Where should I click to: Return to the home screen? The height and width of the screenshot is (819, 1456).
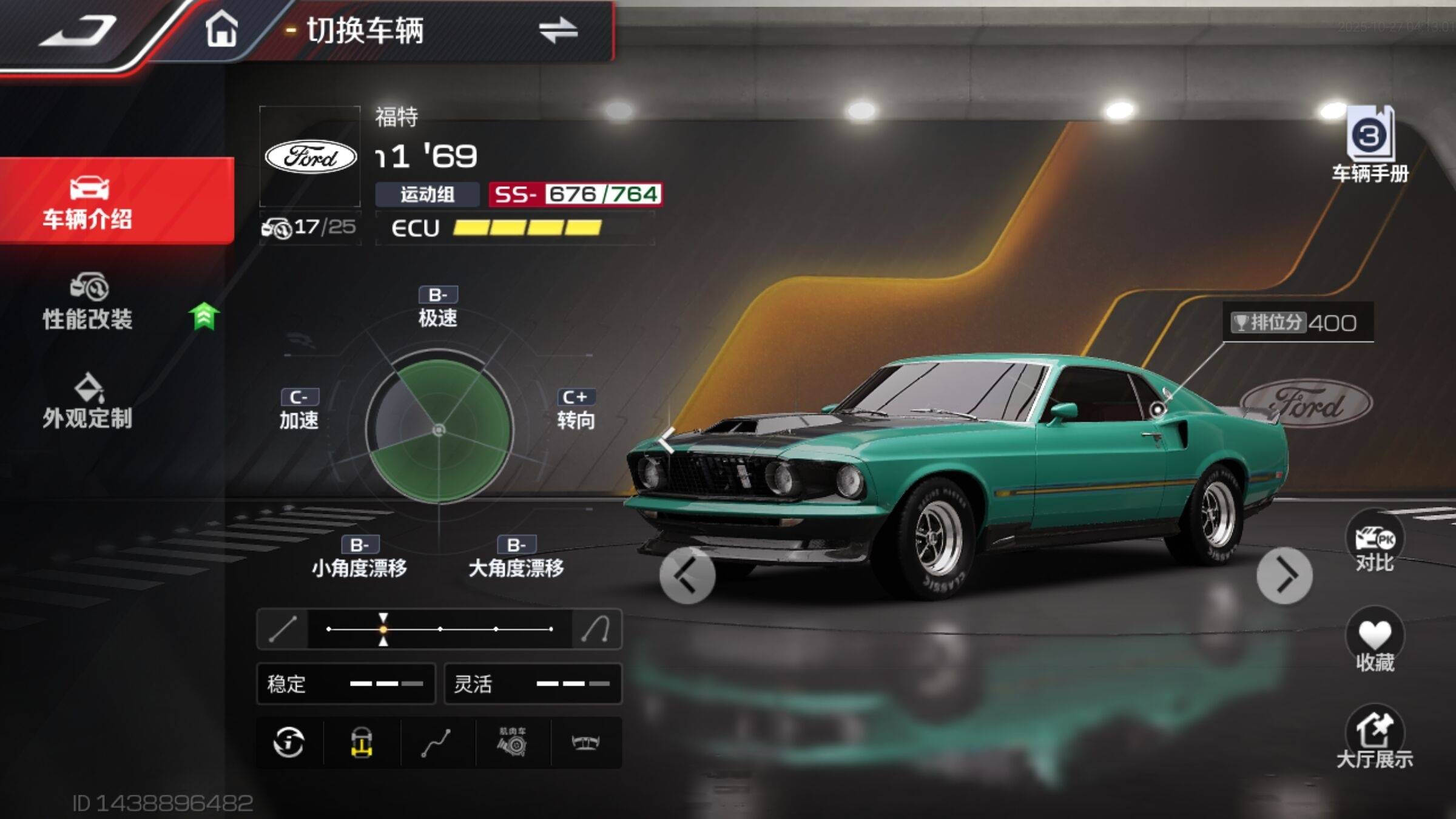point(221,29)
